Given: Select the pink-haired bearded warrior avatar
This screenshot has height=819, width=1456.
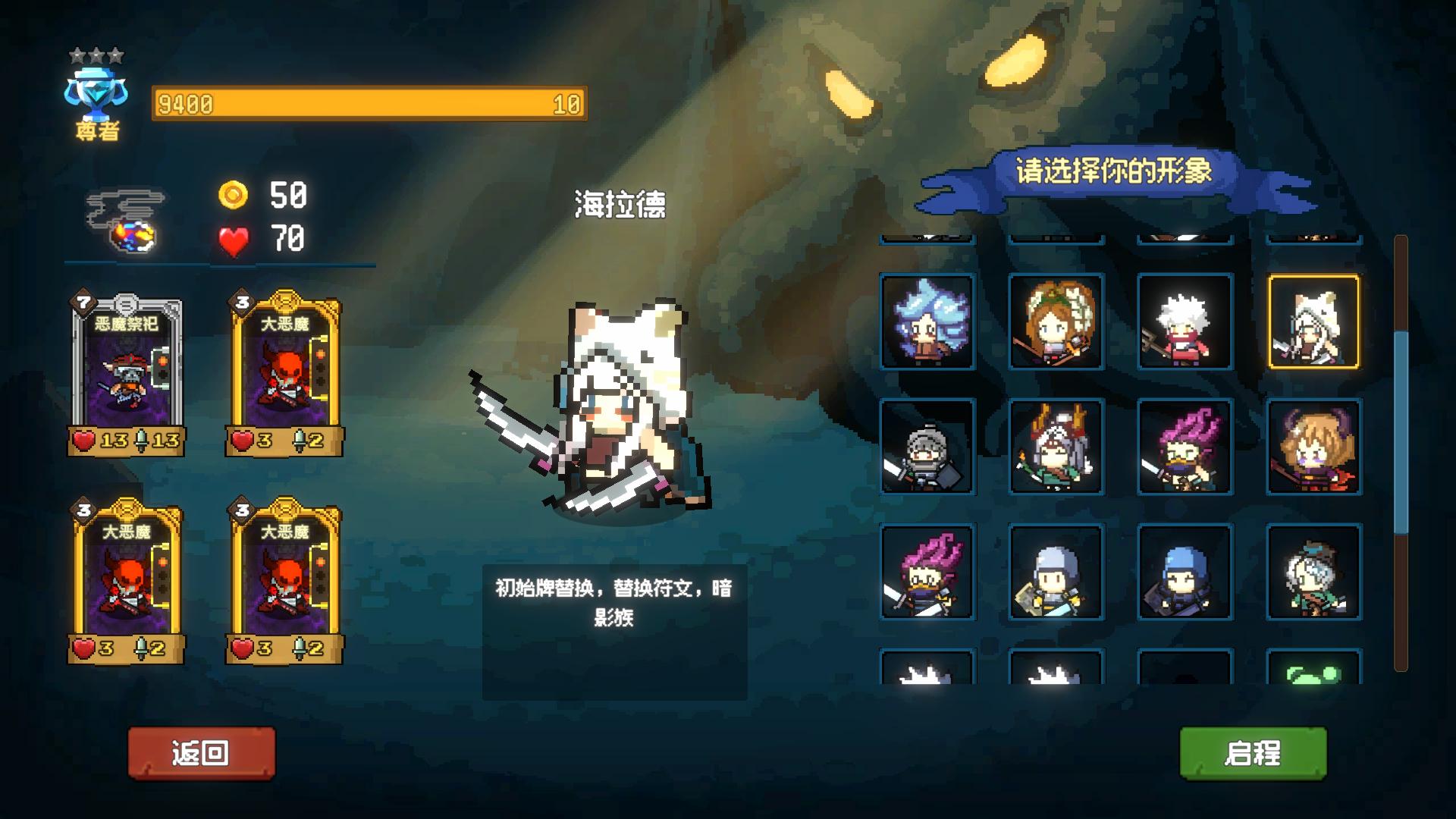Looking at the screenshot, I should 1185,450.
